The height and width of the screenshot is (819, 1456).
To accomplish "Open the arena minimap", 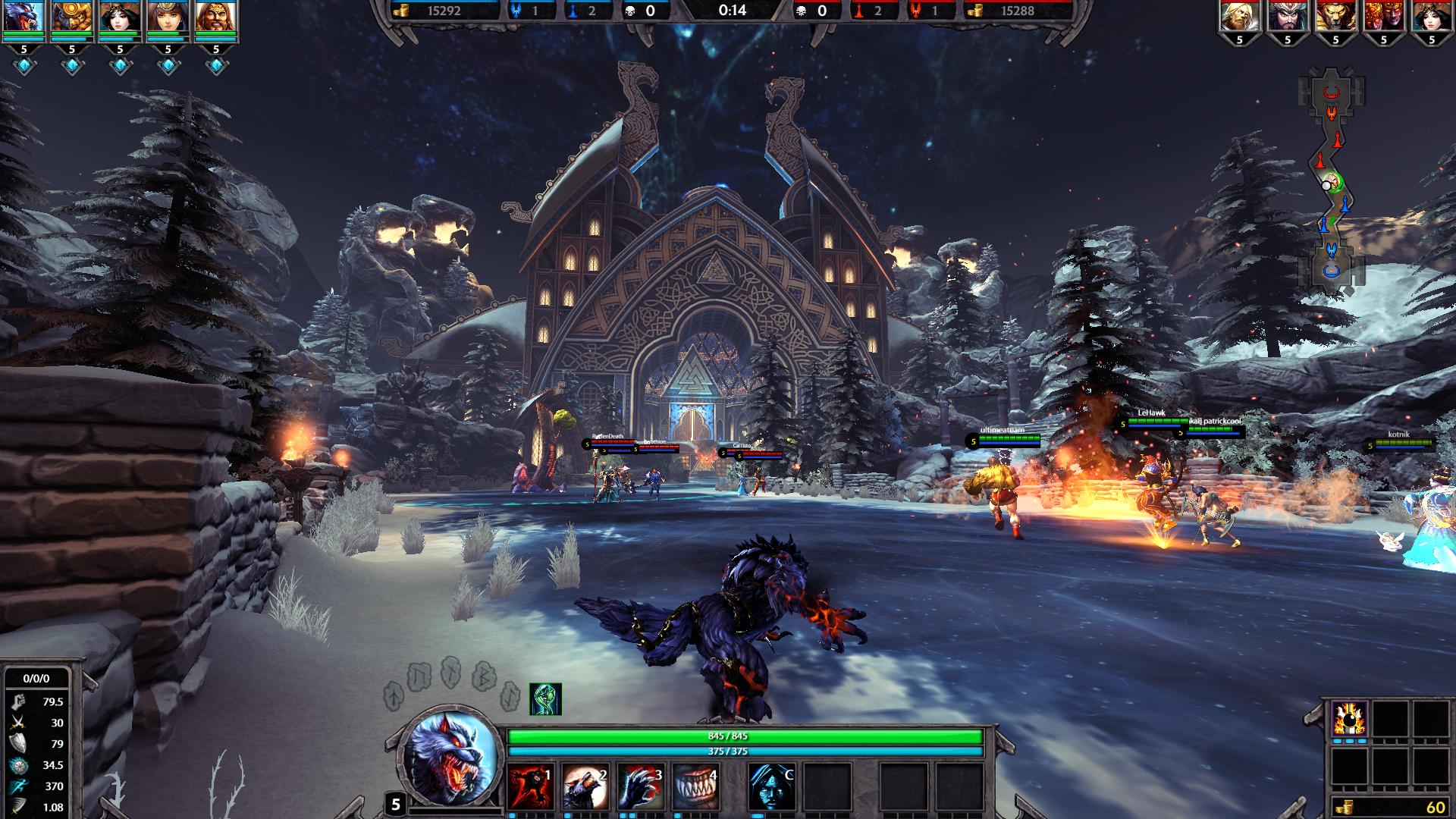I will (x=1332, y=182).
